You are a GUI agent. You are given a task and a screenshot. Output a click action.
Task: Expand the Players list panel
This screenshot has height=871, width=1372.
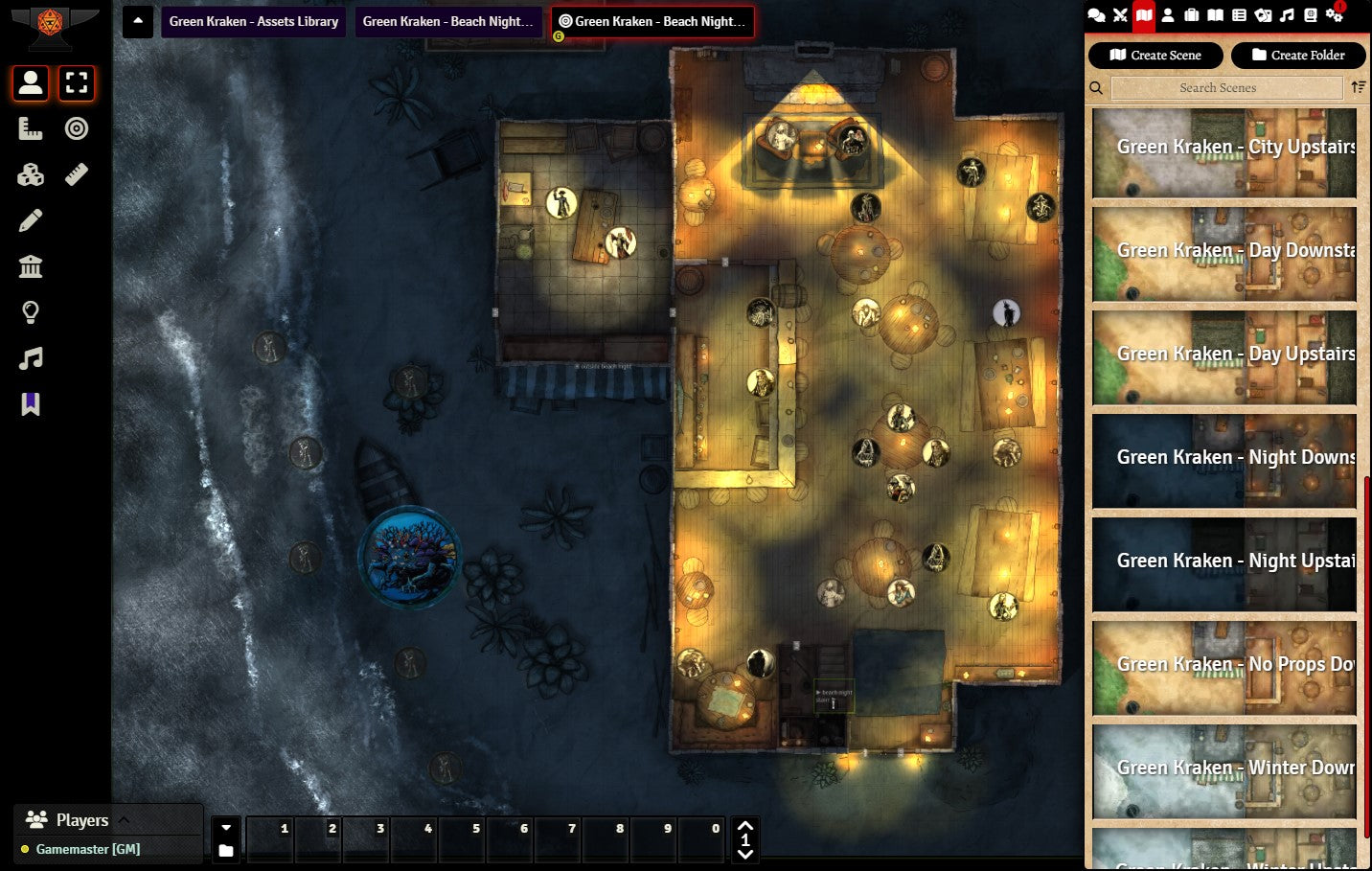tap(124, 820)
